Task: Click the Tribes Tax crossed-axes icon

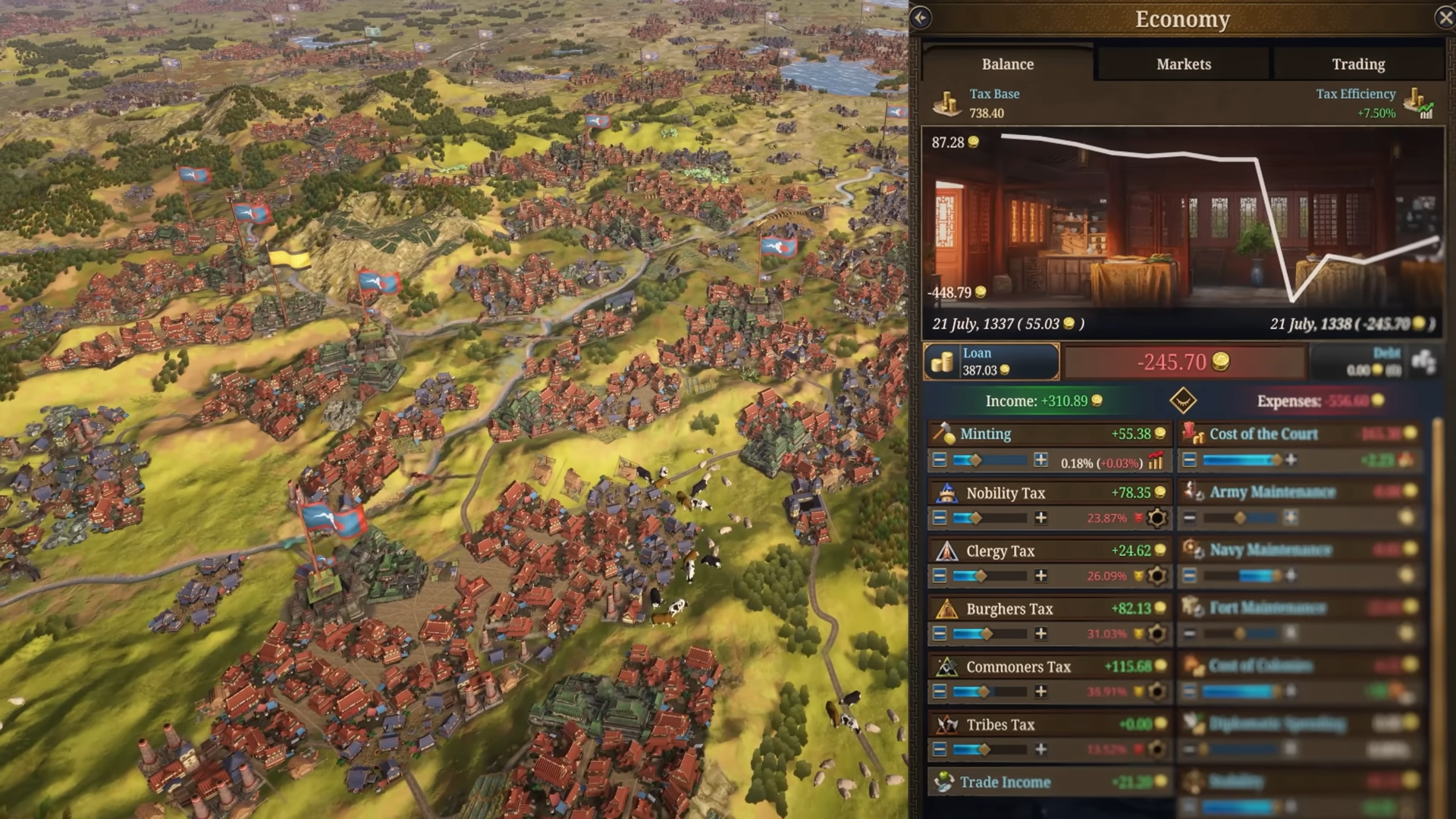Action: click(x=948, y=725)
